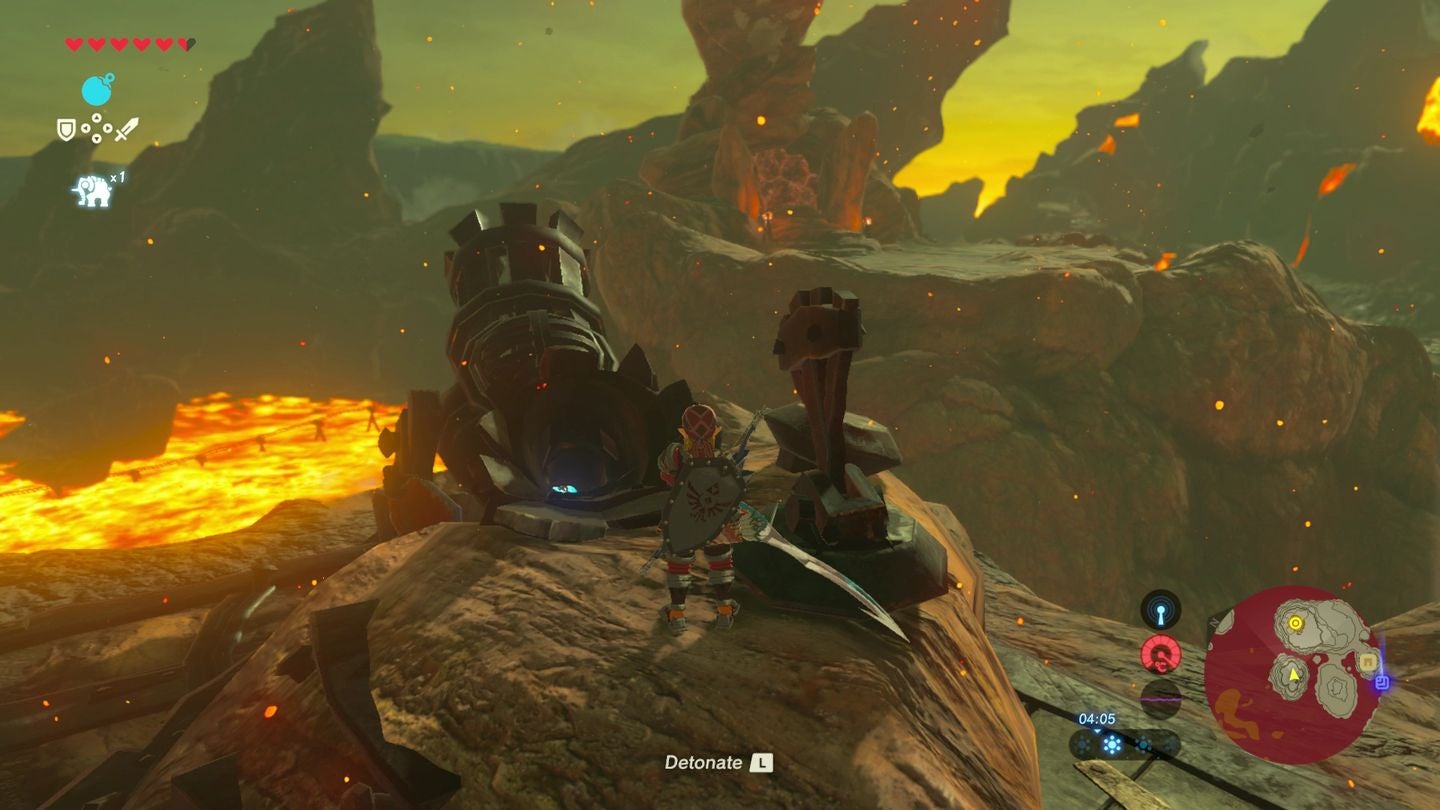Open the sword weapon quick-select icon
Viewport: 1440px width, 810px height.
(127, 129)
